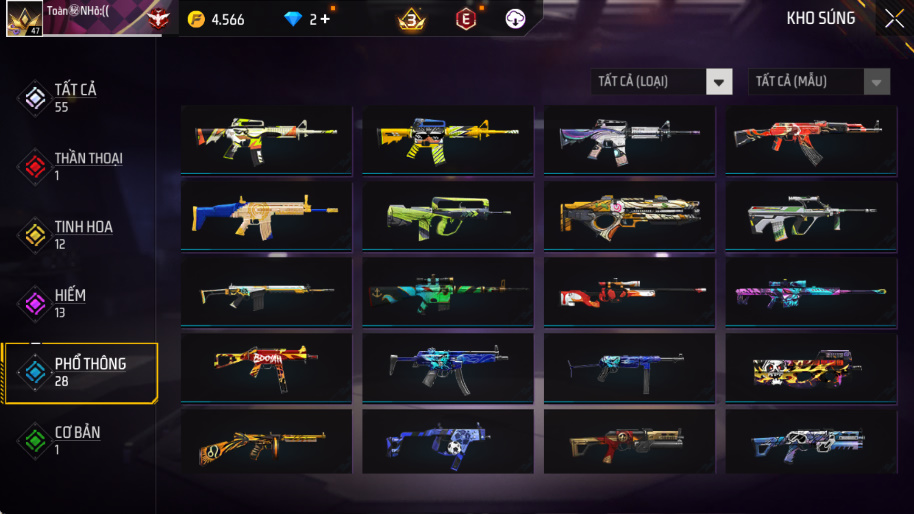Pick the red Booyah MP40 skin

266,368
